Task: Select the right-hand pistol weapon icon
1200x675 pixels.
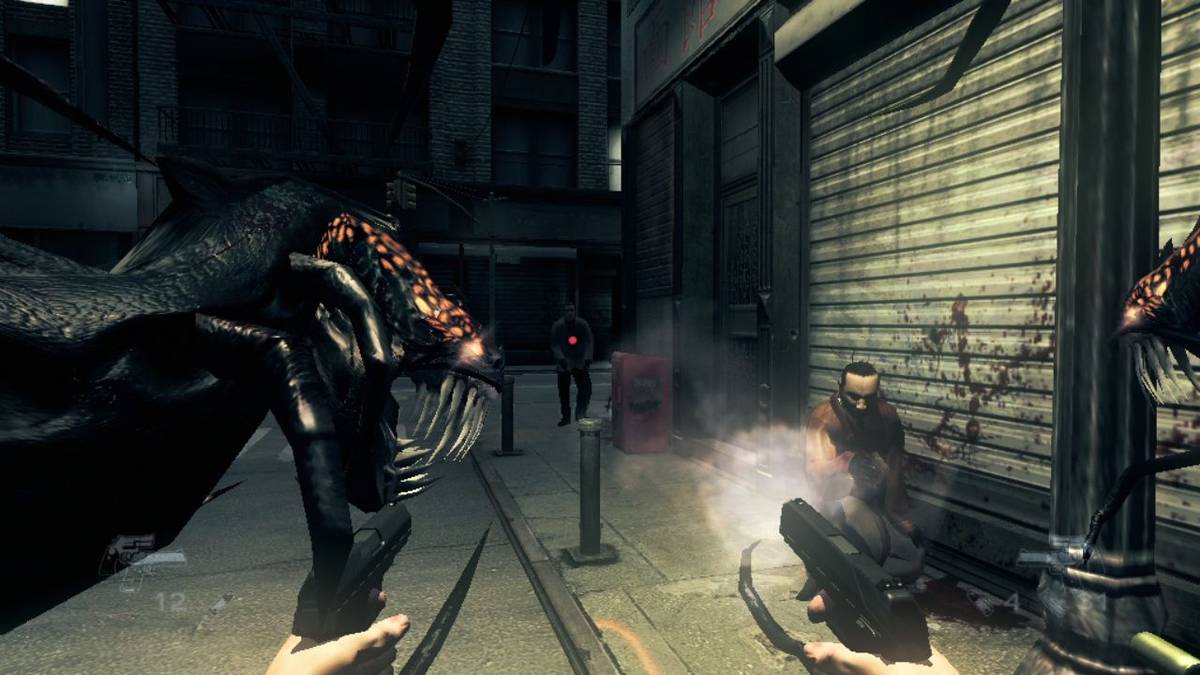Action: coord(1050,562)
